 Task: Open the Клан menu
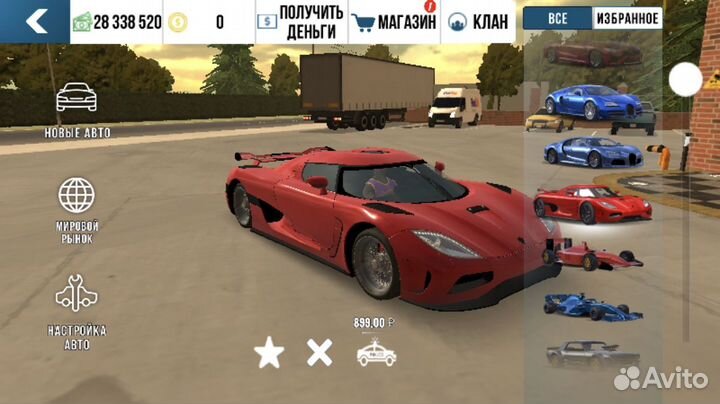(x=480, y=22)
